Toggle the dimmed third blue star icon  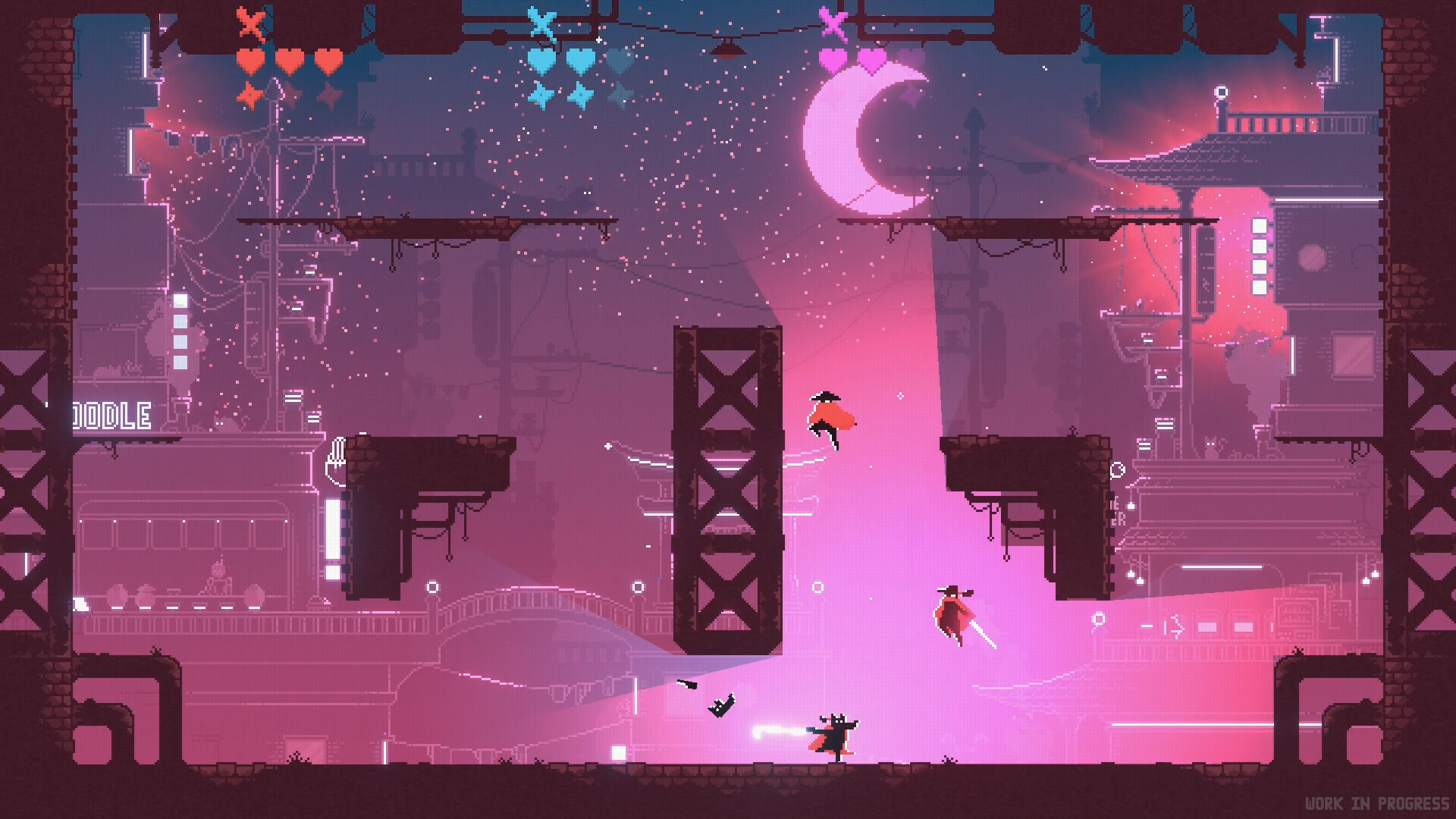(x=622, y=93)
